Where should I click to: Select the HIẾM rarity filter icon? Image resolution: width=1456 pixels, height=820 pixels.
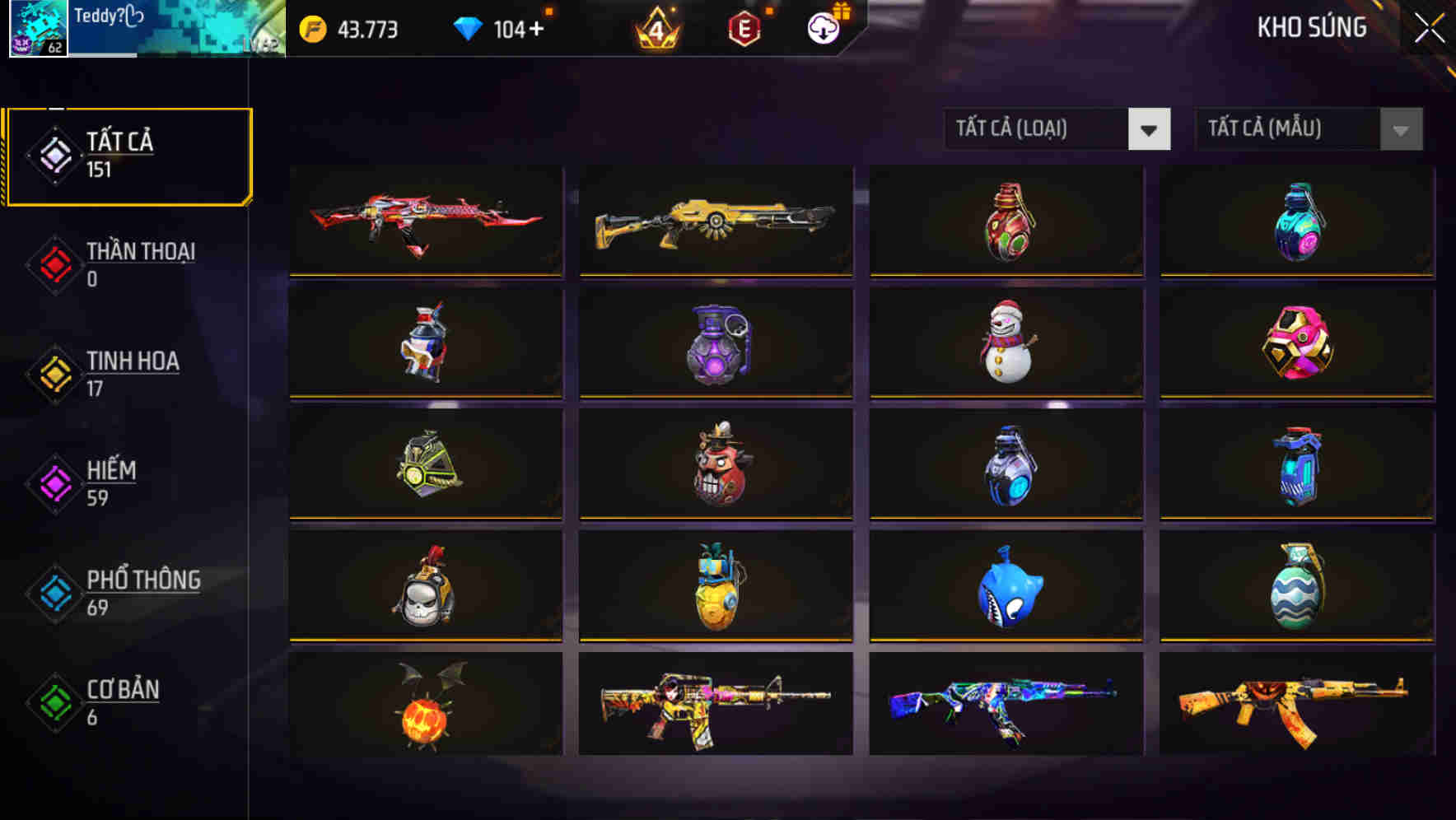point(53,482)
